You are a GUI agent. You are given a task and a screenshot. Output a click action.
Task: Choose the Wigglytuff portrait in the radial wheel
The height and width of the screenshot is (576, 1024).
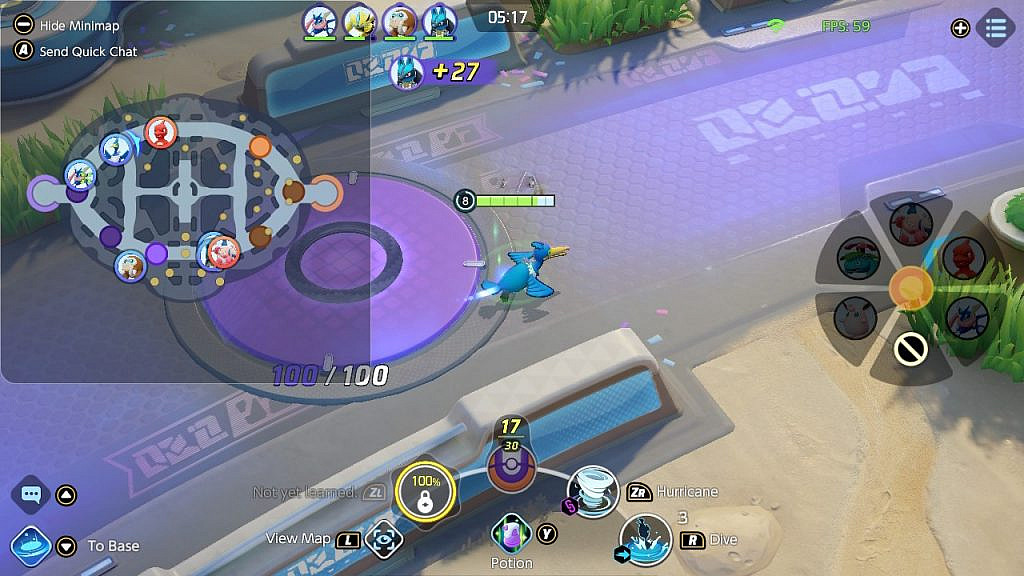(855, 318)
